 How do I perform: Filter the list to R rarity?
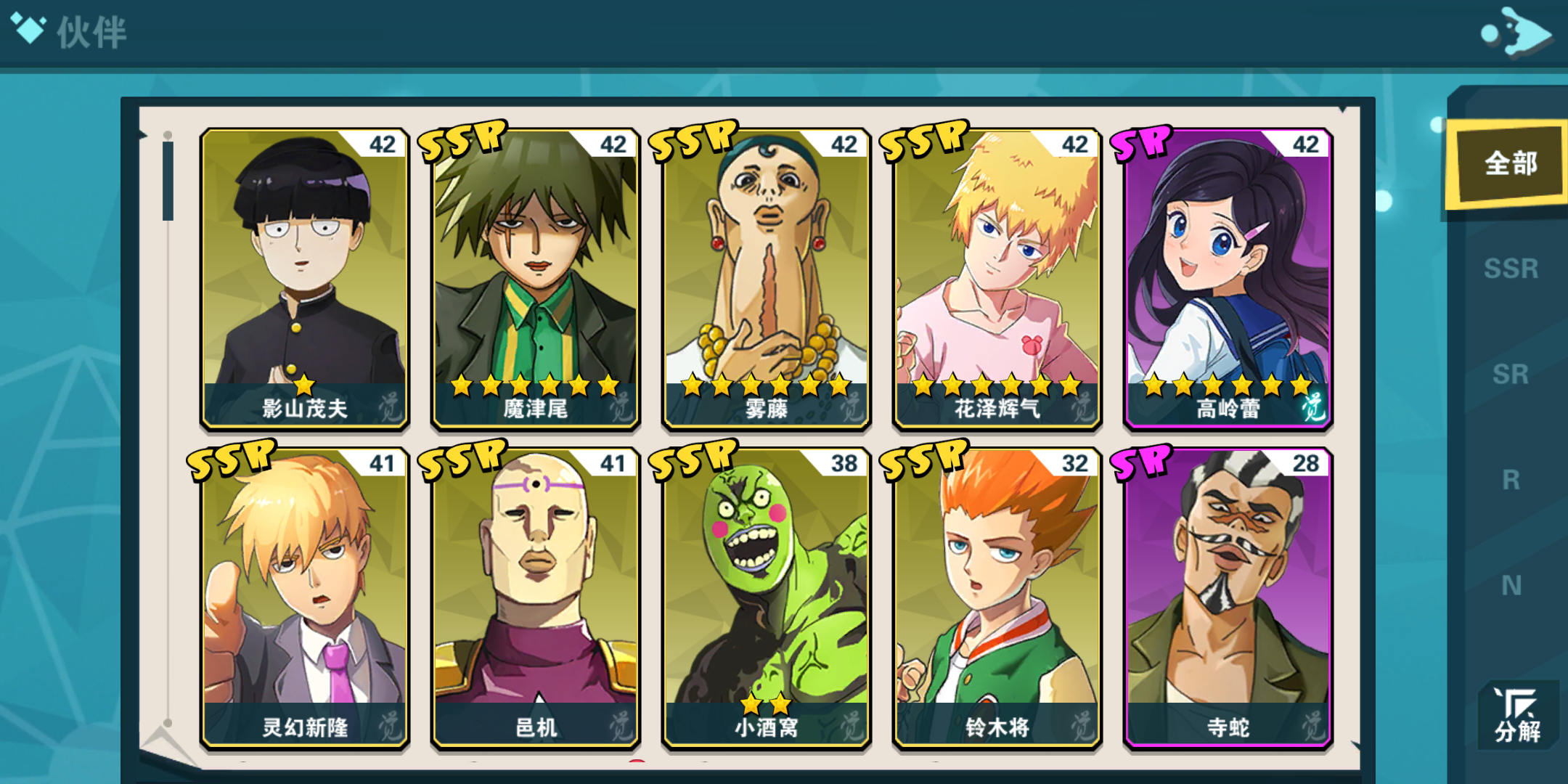[x=1511, y=480]
